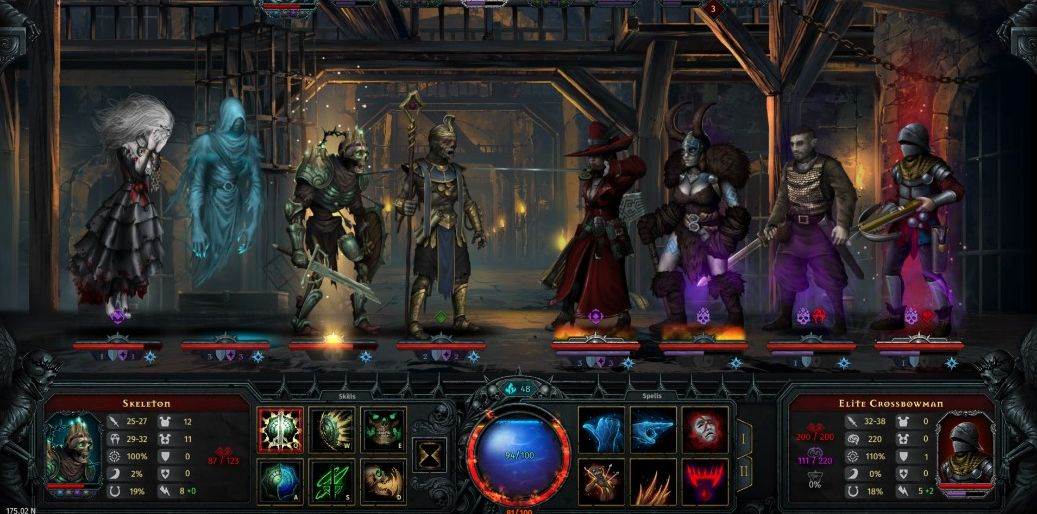This screenshot has height=514, width=1037.
Task: Activate the green slashing arrows skill
Action: (331, 481)
